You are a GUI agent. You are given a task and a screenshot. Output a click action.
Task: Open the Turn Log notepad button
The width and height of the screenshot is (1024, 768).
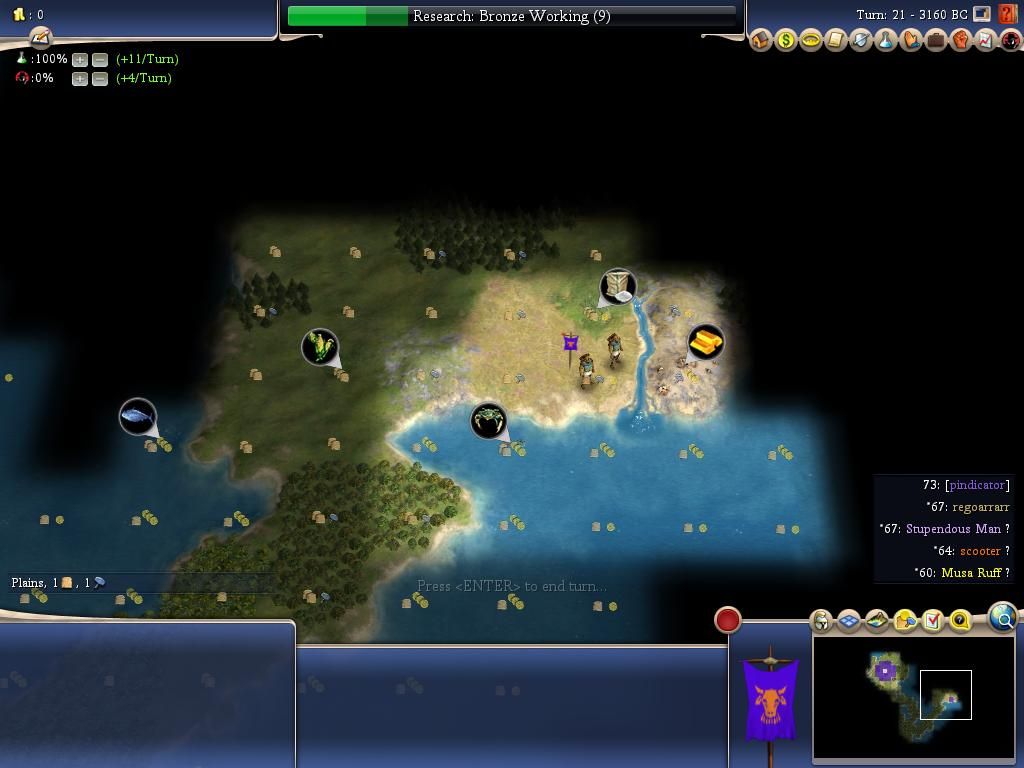pyautogui.click(x=40, y=38)
